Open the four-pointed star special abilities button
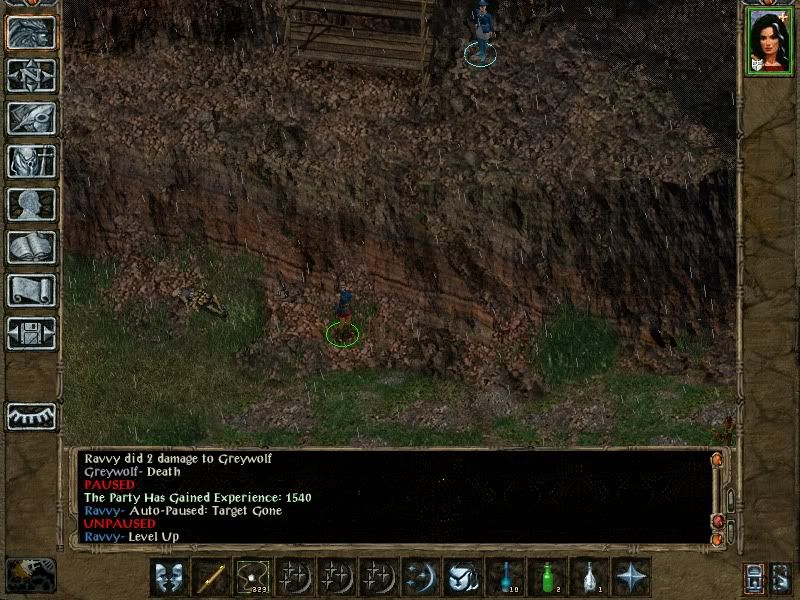This screenshot has width=800, height=600. point(632,577)
